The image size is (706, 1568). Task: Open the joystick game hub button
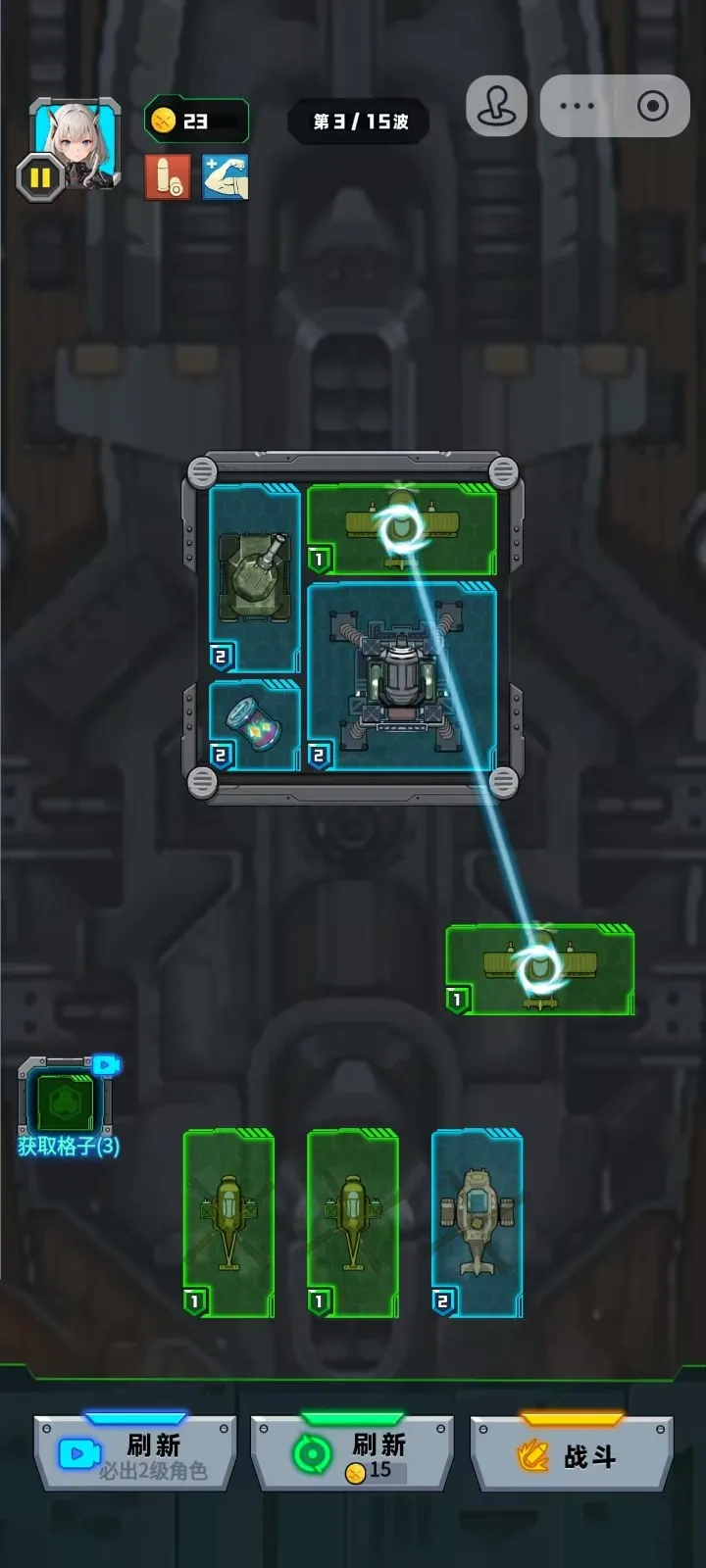(496, 106)
